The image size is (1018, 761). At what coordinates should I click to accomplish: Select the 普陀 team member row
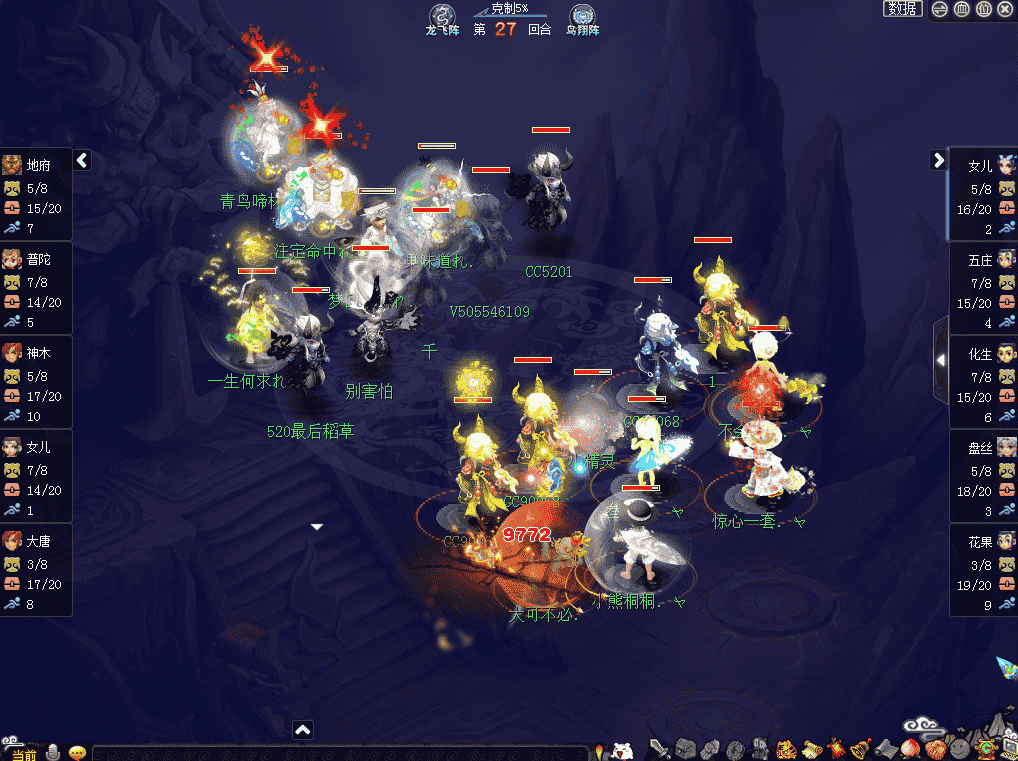(36, 289)
